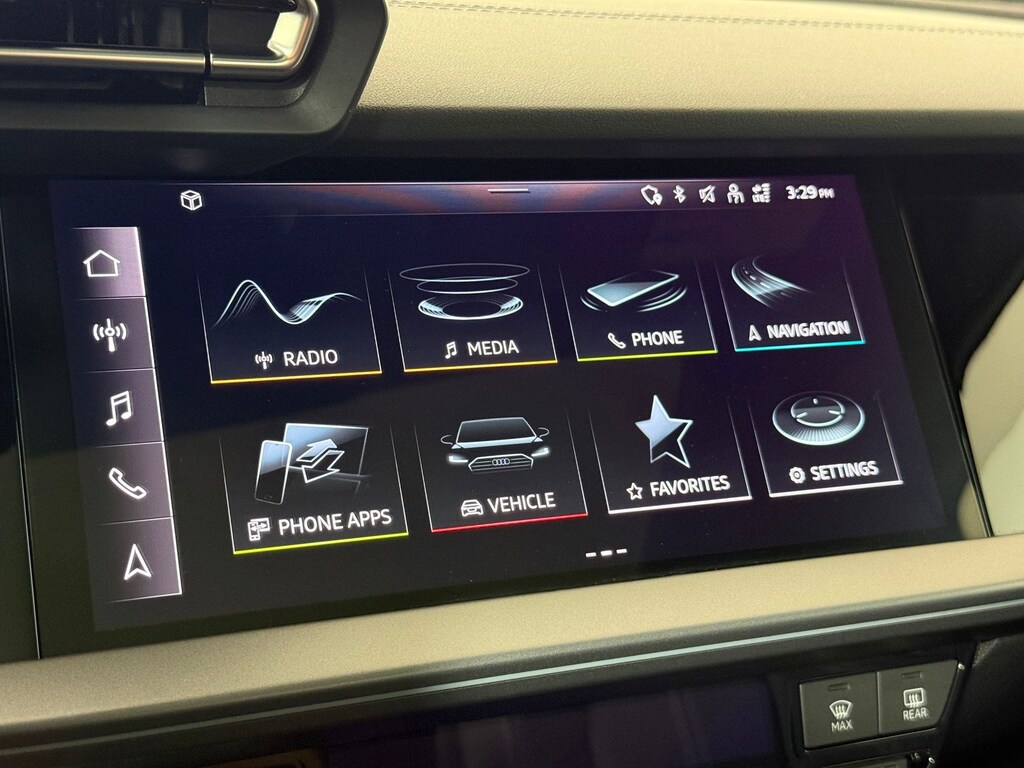The width and height of the screenshot is (1024, 768).
Task: Open the Phone menu tile
Action: coord(642,312)
